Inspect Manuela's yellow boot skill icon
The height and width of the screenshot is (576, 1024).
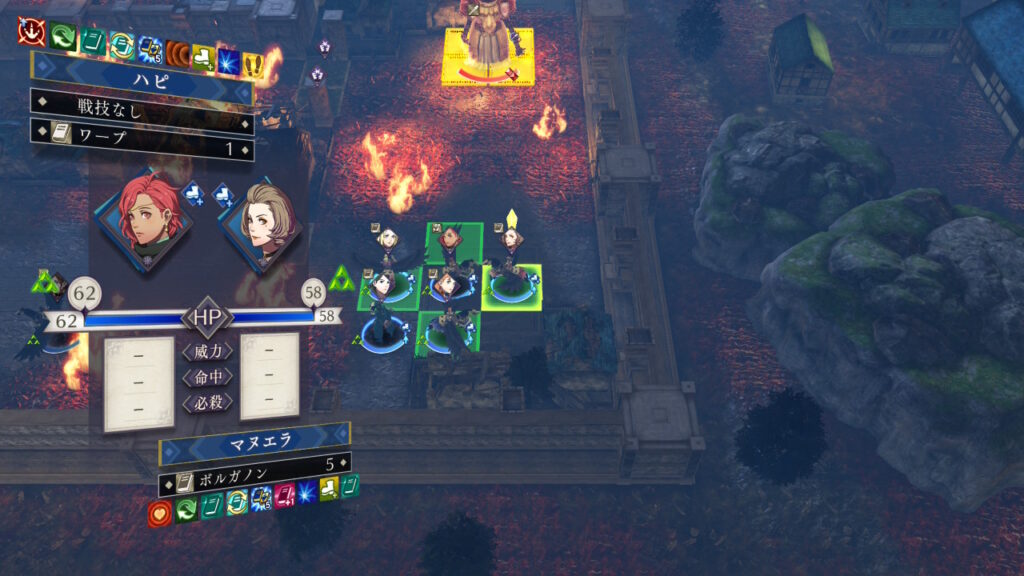click(327, 489)
